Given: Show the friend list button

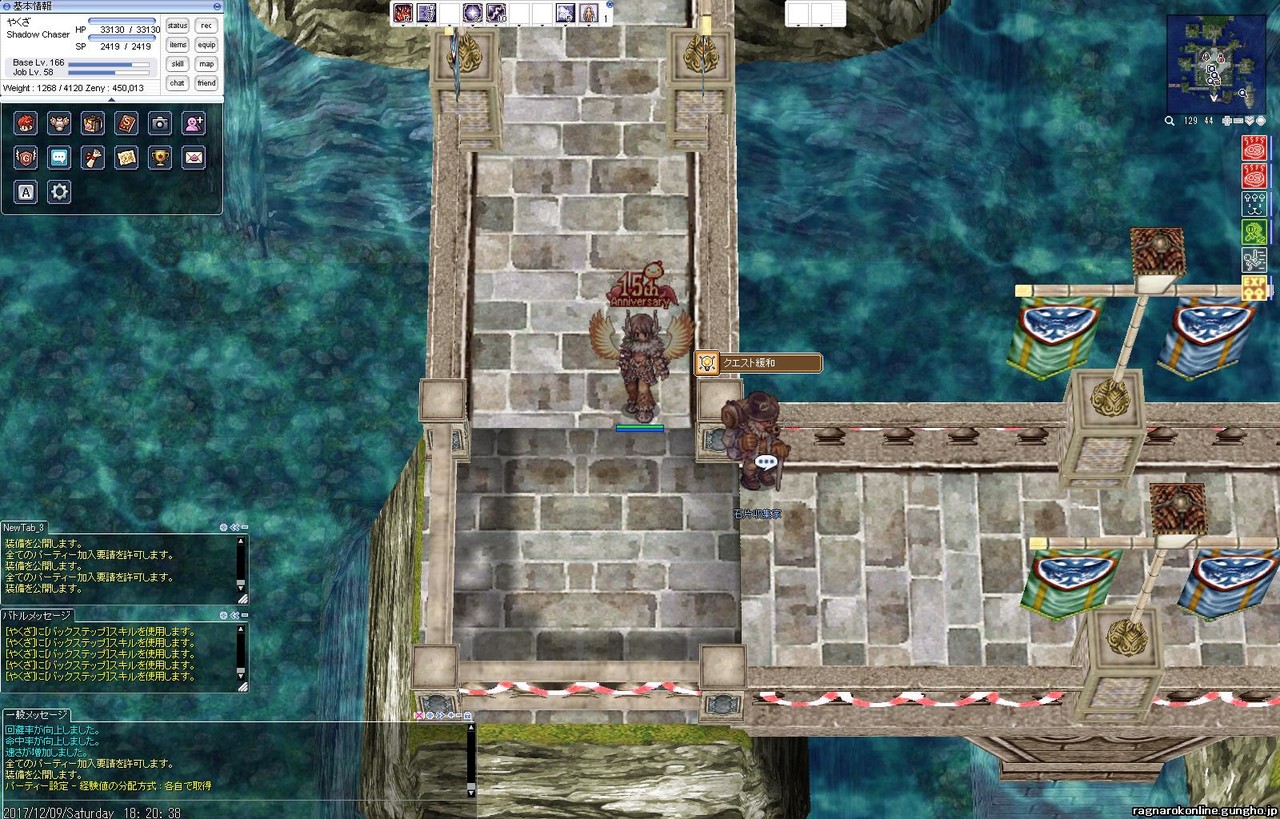Looking at the screenshot, I should tap(206, 83).
